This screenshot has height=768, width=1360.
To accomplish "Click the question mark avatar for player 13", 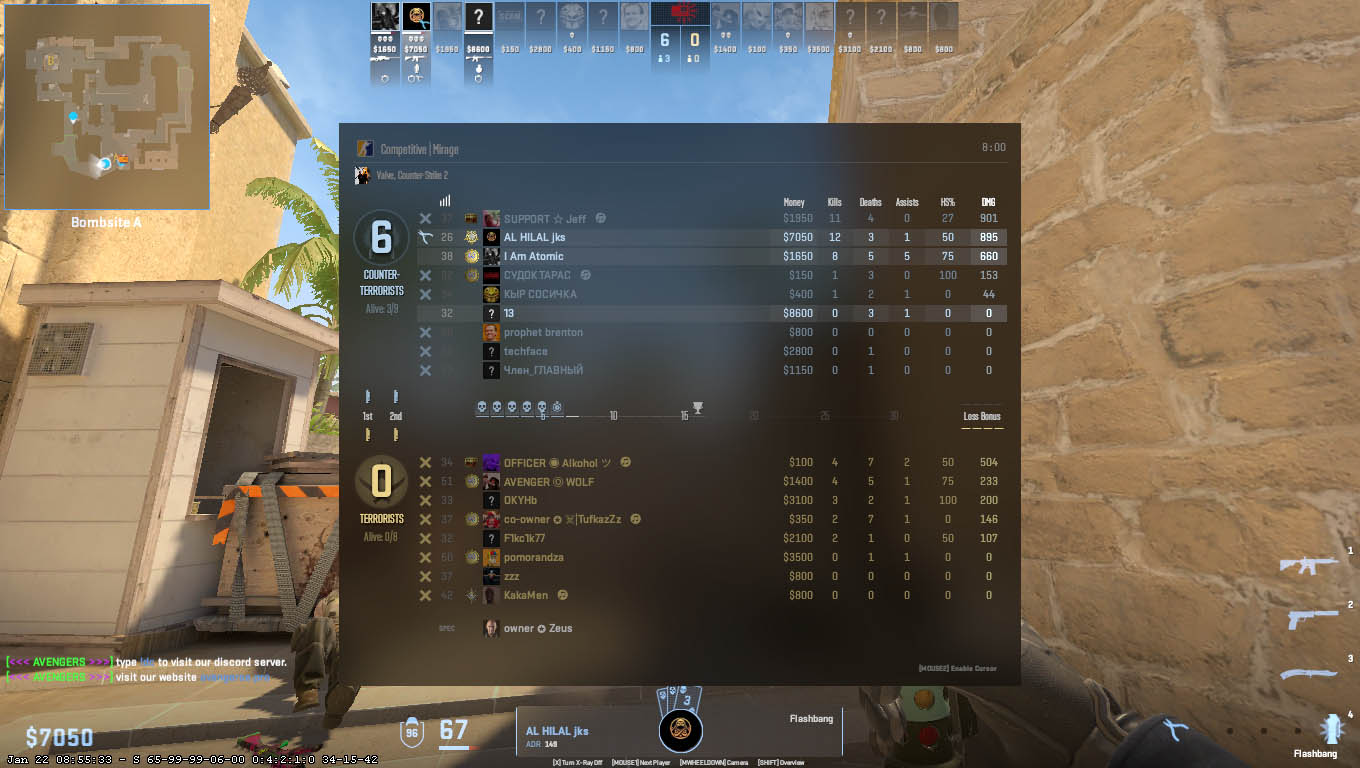I will (489, 313).
